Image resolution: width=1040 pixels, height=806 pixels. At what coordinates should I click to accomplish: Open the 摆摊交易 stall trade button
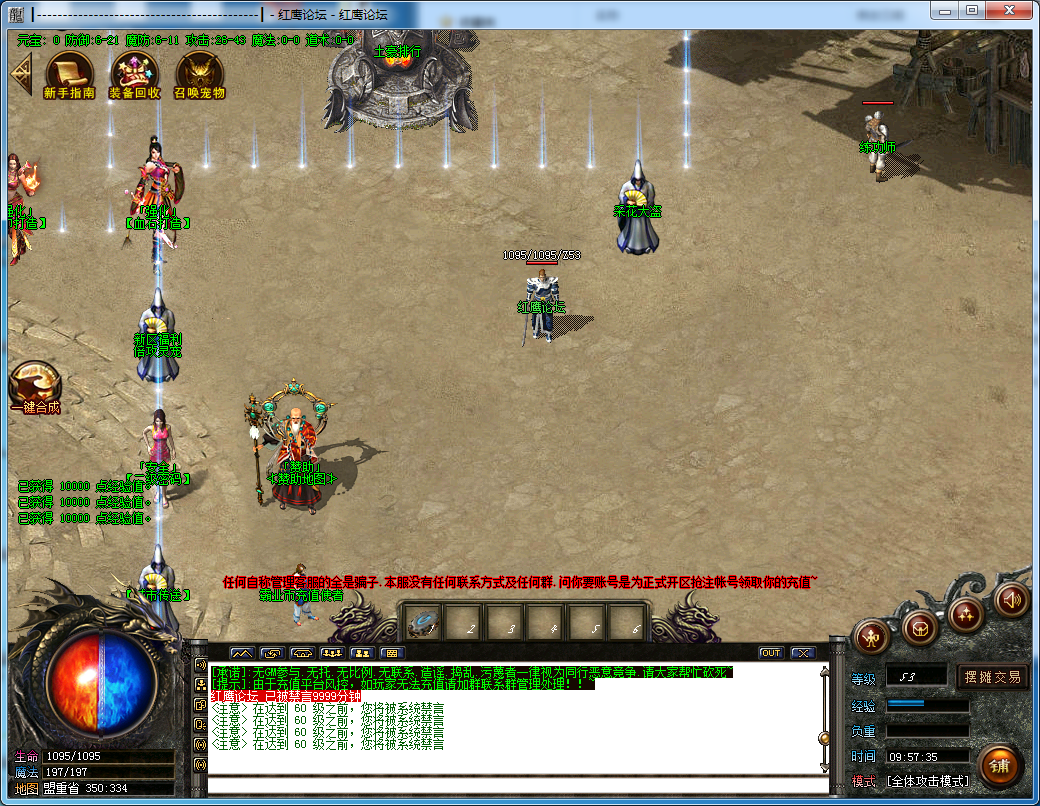coord(993,677)
